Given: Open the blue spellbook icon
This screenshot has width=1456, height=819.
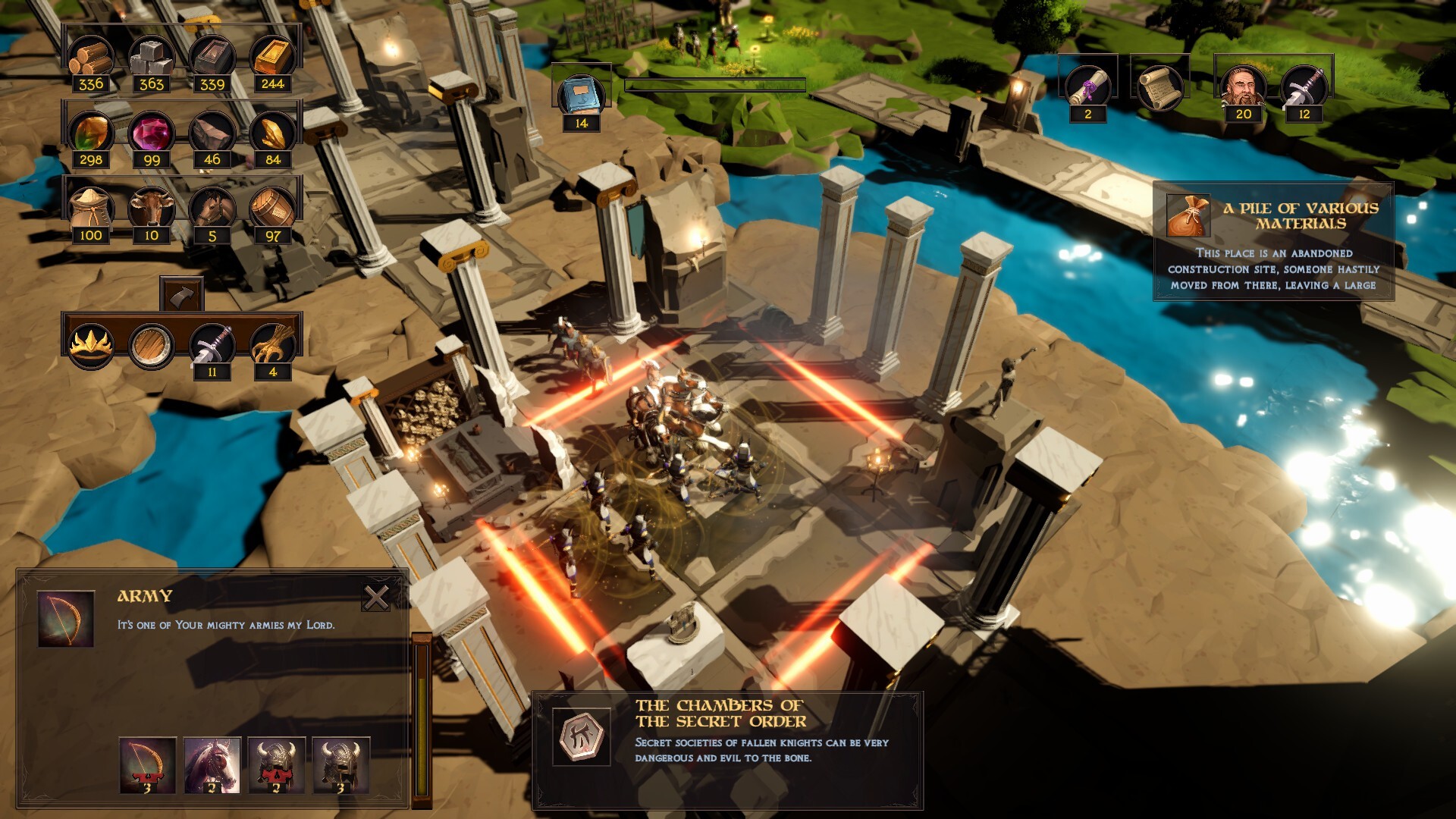Looking at the screenshot, I should click(582, 95).
